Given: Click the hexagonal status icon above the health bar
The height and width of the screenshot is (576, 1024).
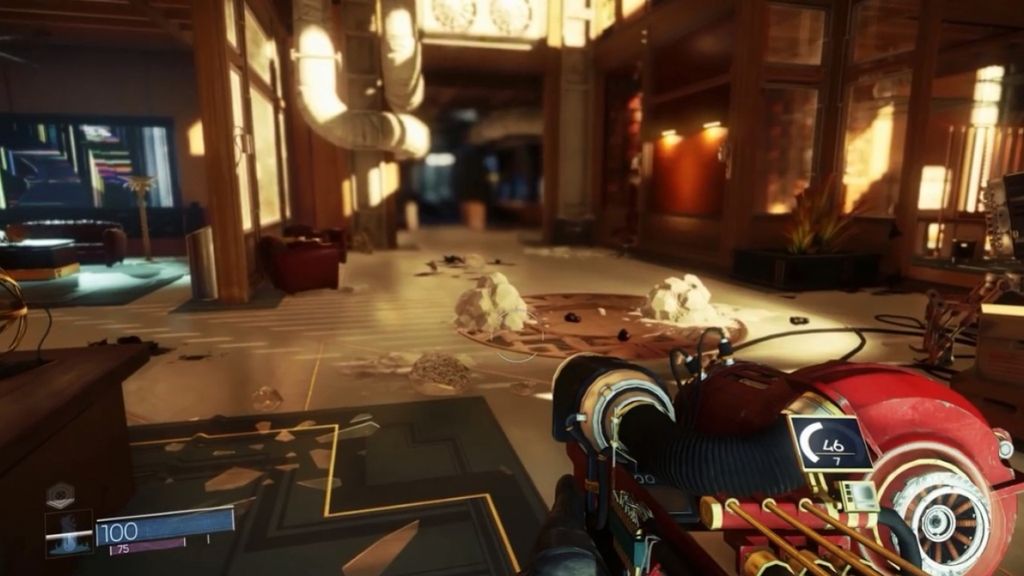Looking at the screenshot, I should (61, 496).
